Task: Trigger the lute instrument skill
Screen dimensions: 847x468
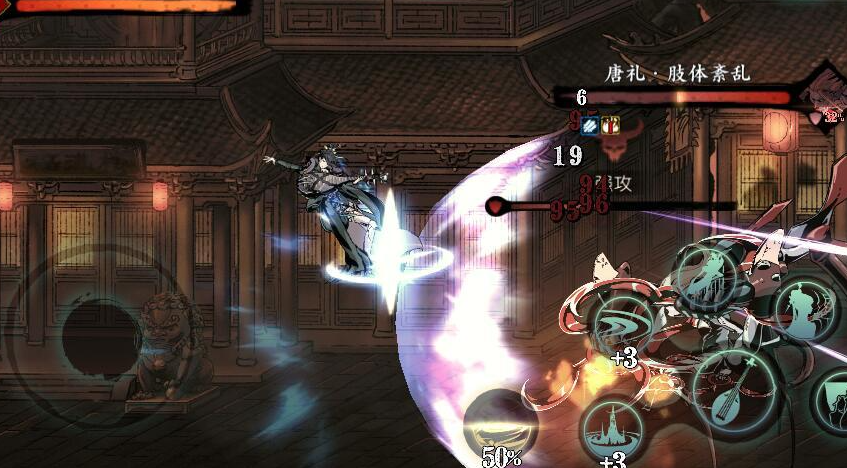Action: [x=737, y=388]
